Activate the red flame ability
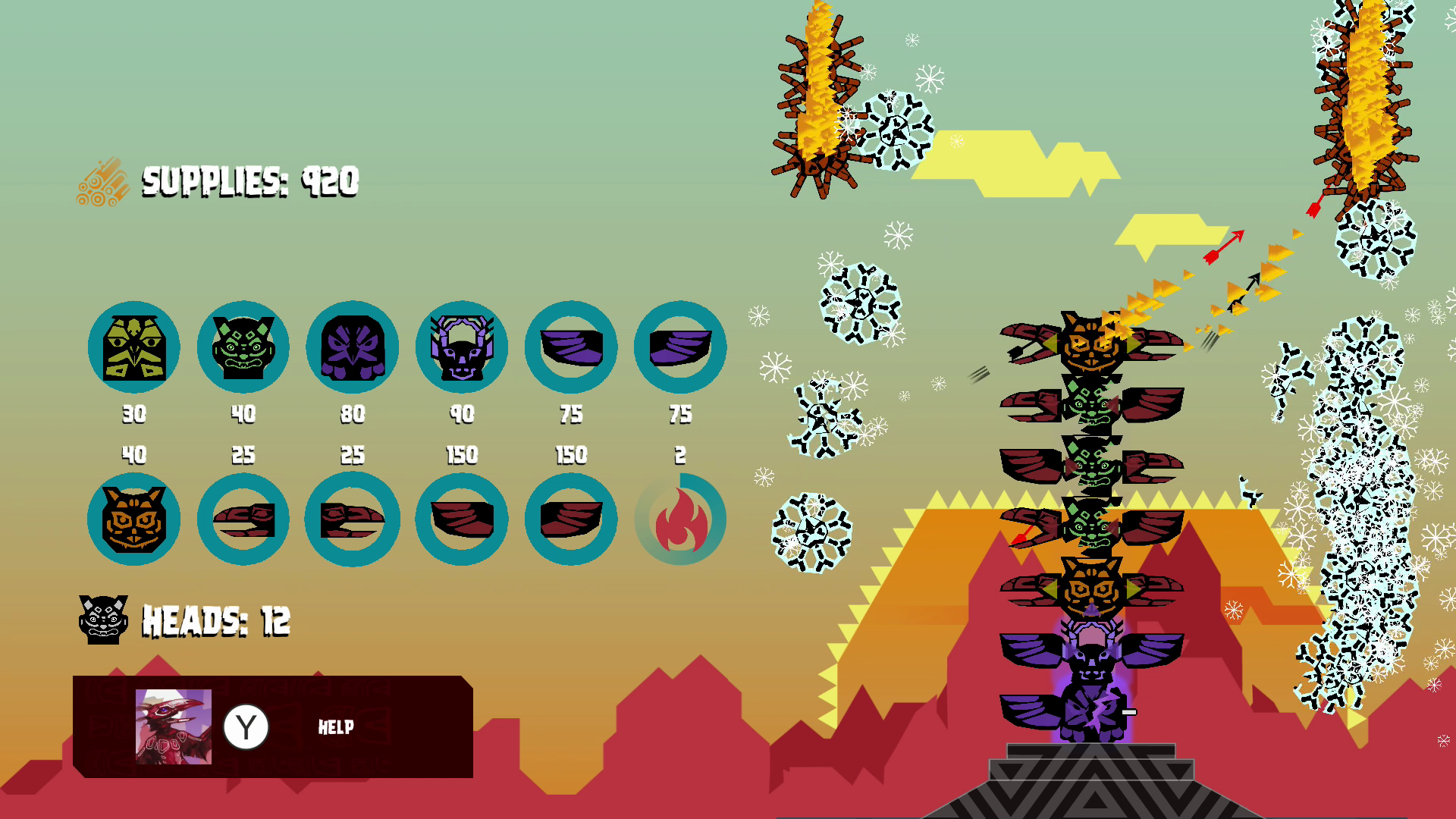This screenshot has width=1456, height=819. [x=680, y=519]
